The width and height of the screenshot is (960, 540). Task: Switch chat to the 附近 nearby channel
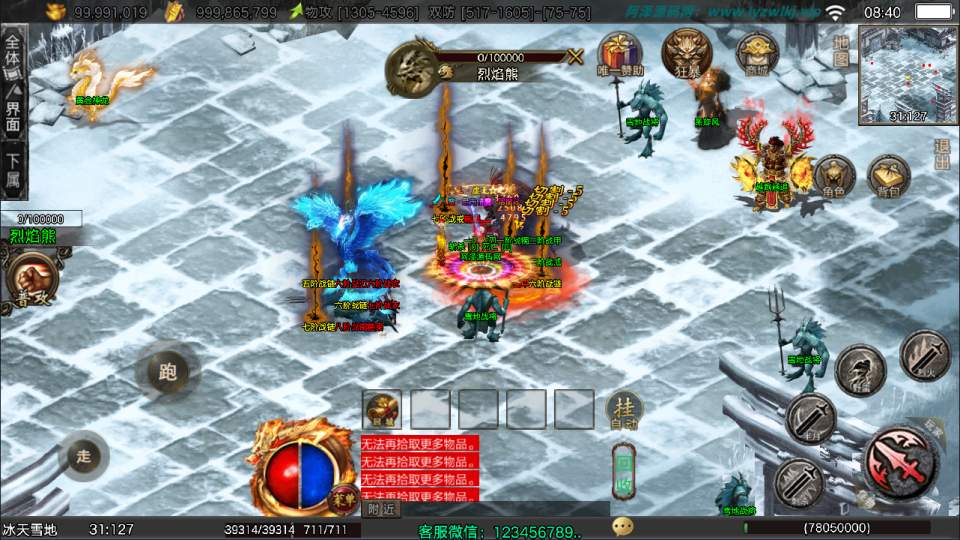380,509
